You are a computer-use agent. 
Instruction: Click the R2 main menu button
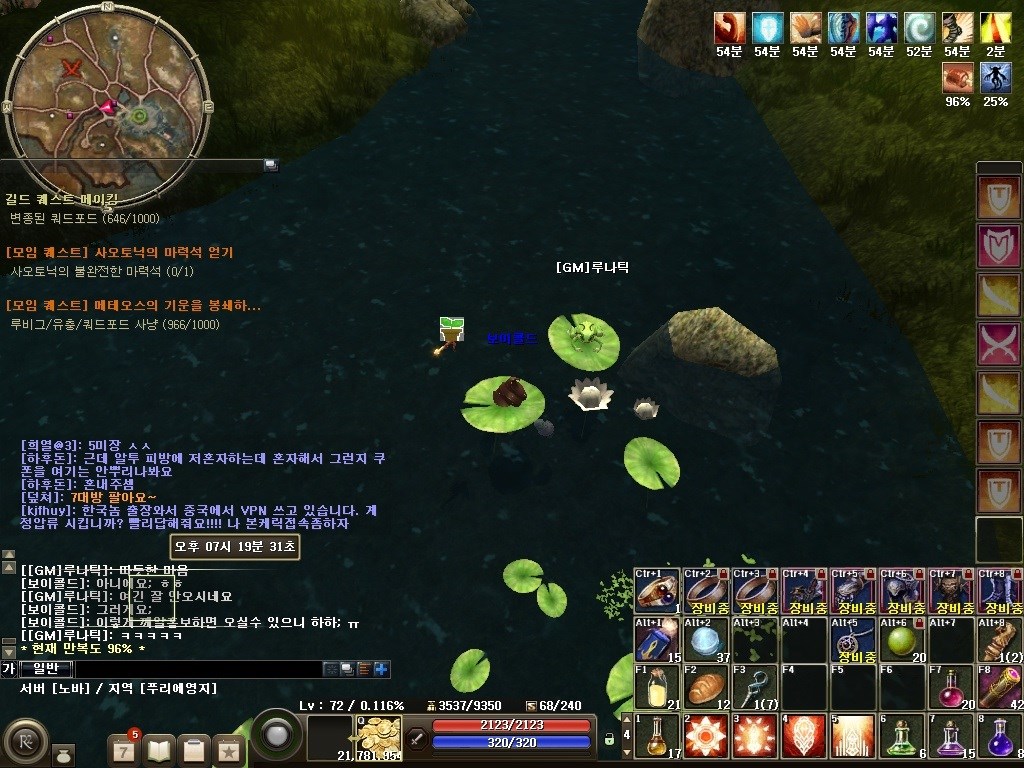pyautogui.click(x=24, y=740)
